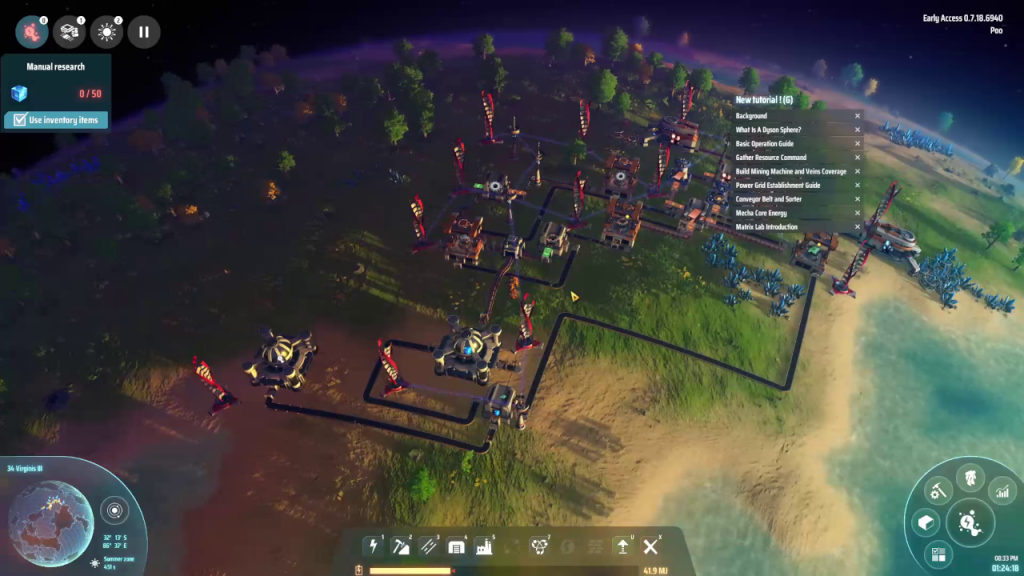Open the statistics chart panel
The width and height of the screenshot is (1024, 576).
1001,491
